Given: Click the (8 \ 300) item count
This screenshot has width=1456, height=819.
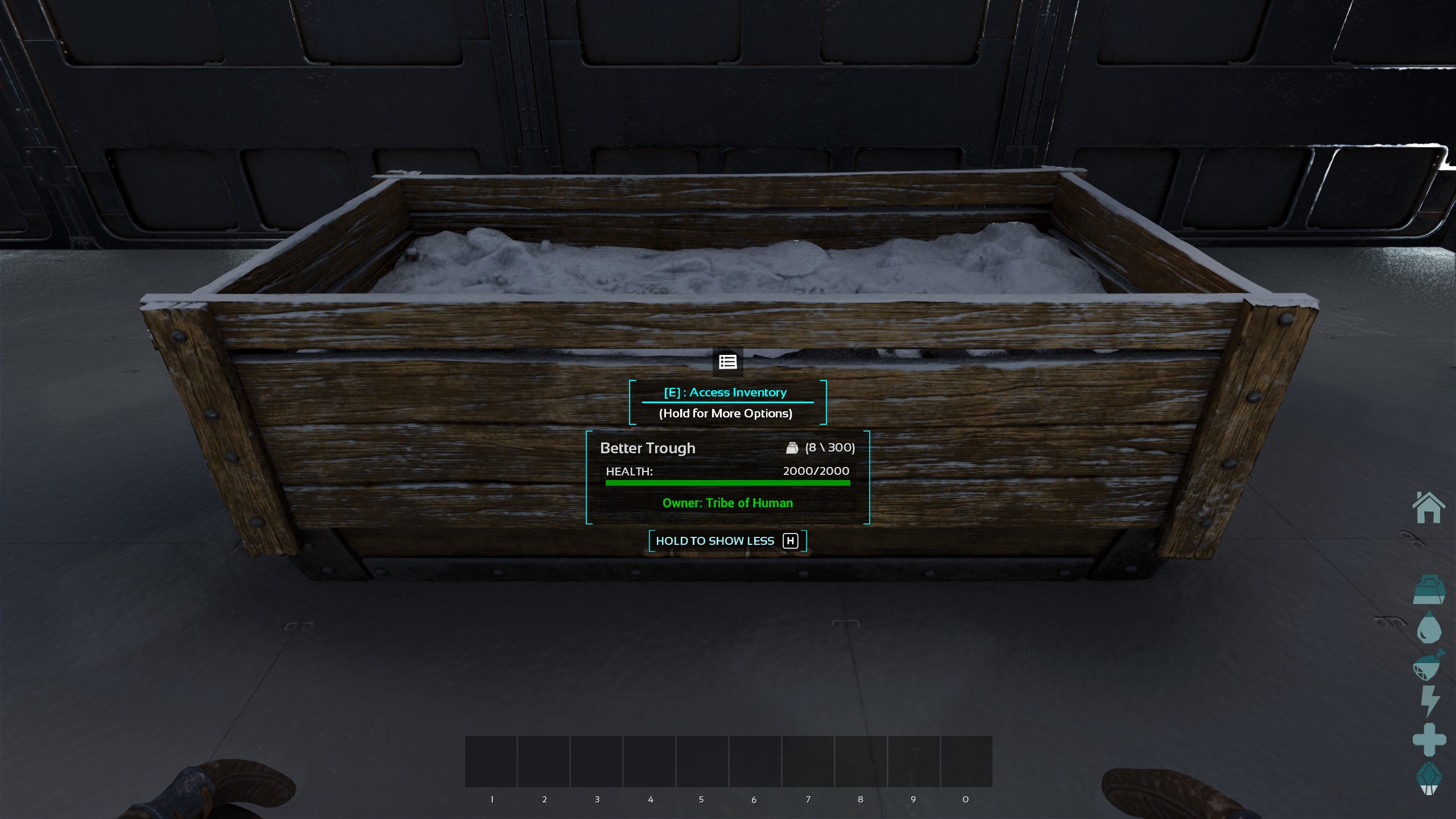Looking at the screenshot, I should pos(829,448).
